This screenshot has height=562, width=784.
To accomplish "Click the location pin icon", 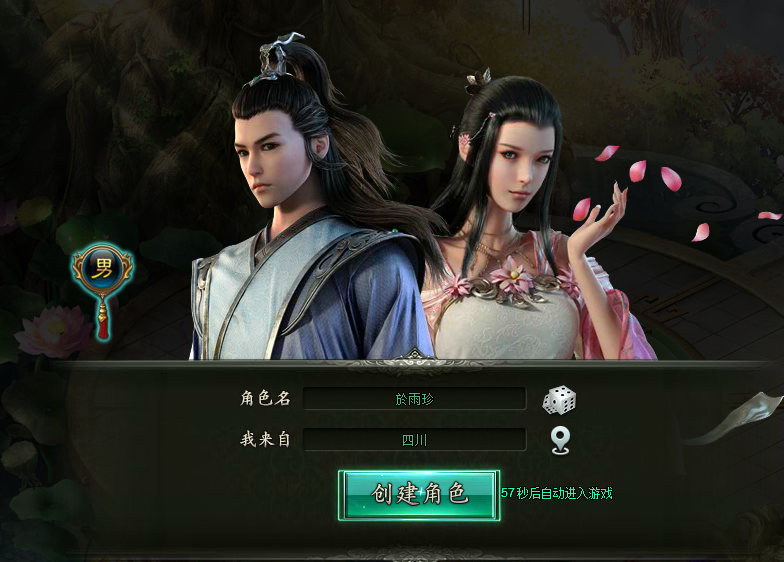I will (x=560, y=440).
